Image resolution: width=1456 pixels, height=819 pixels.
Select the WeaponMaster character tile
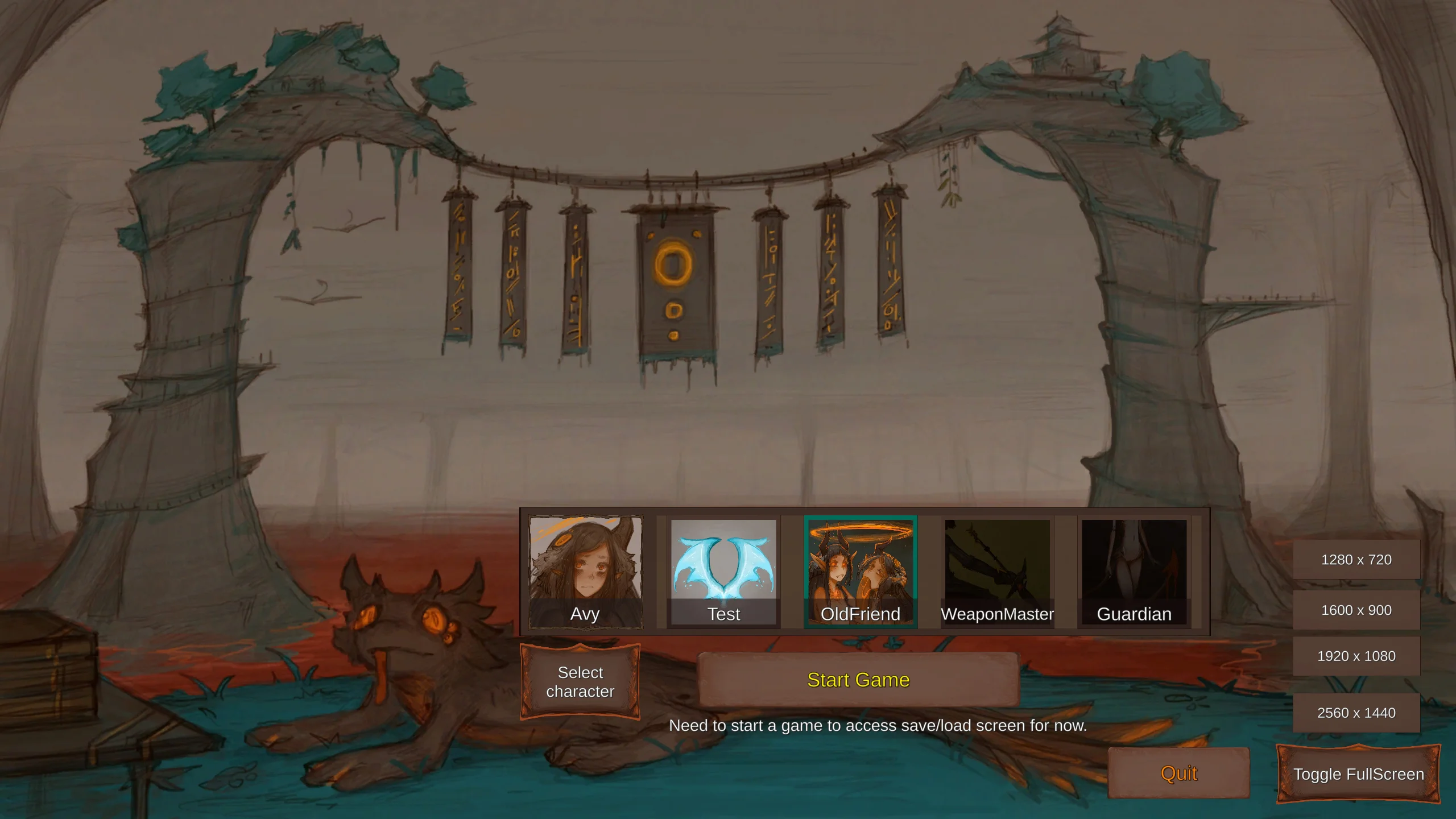pyautogui.click(x=997, y=571)
